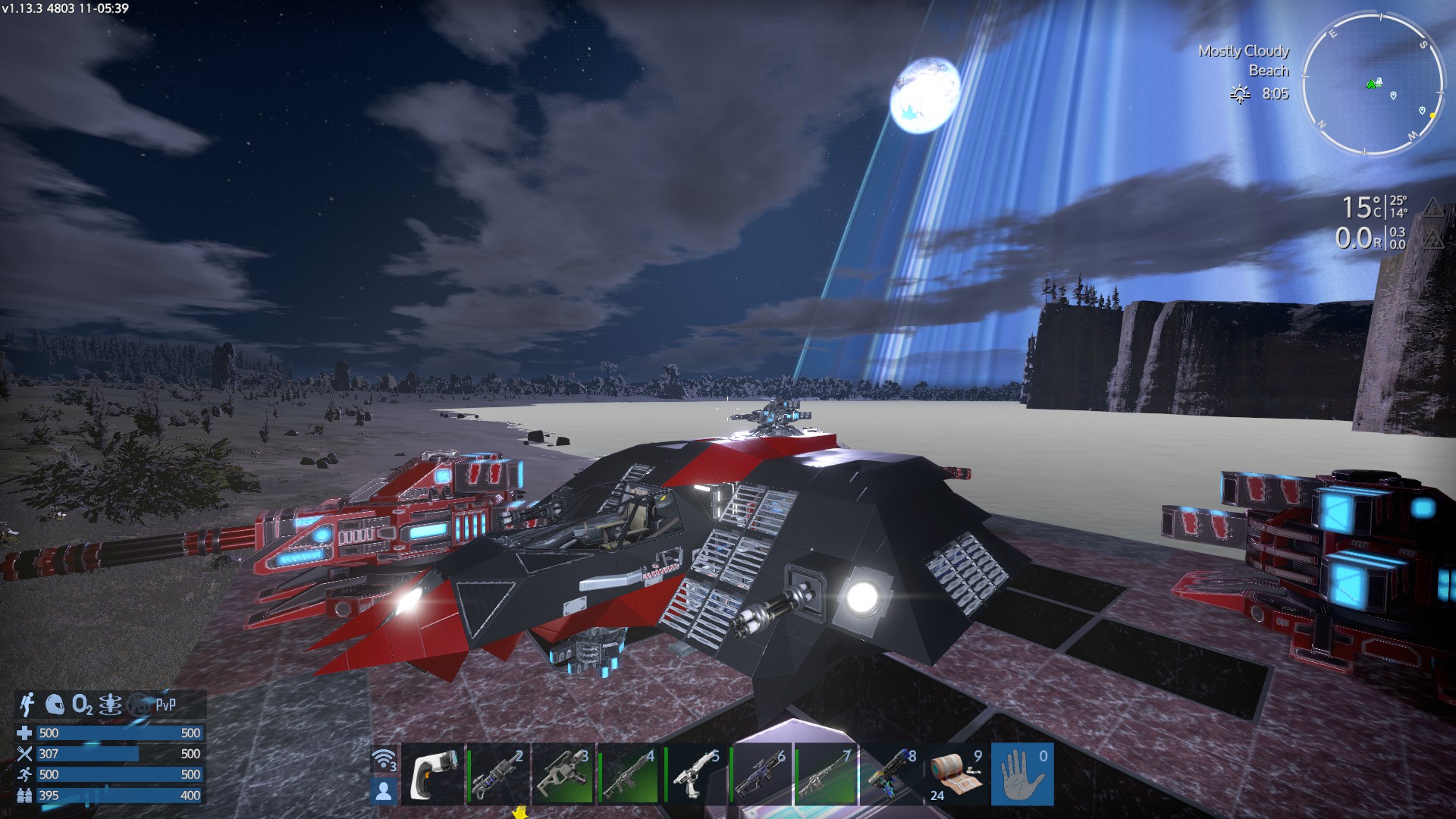Click the player silhouette icon beside hotbar
The image size is (1456, 819).
[x=384, y=791]
